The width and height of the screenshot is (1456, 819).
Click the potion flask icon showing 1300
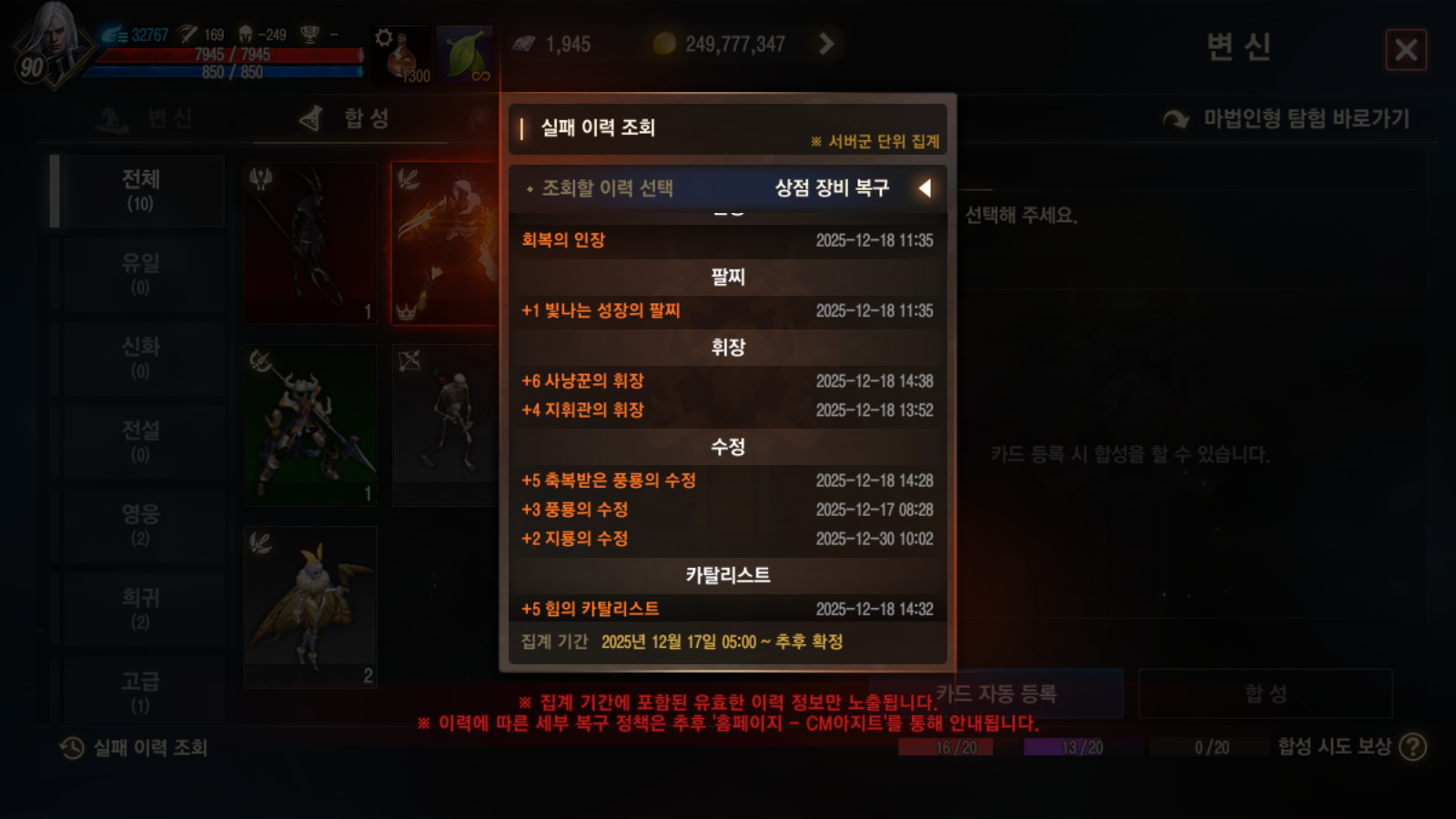pos(400,56)
